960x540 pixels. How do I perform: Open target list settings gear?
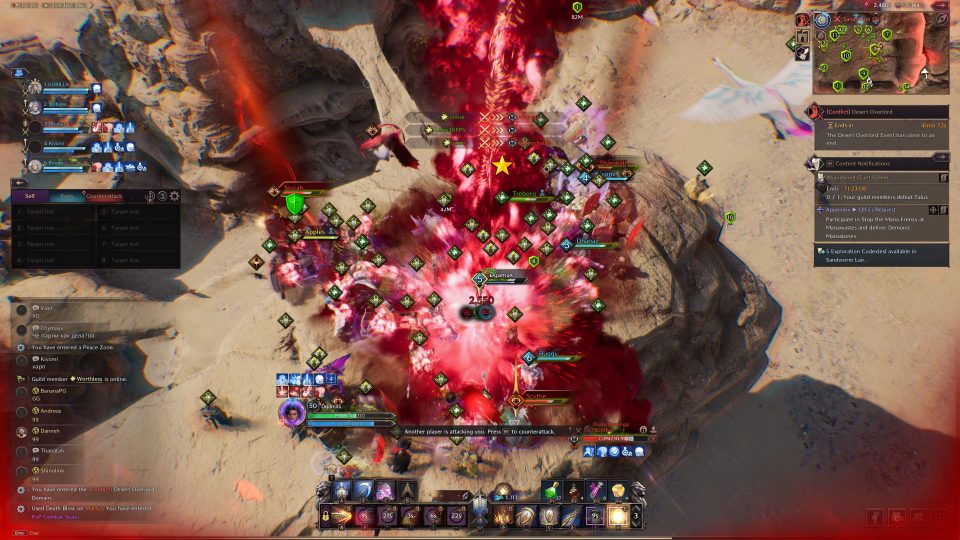tap(174, 196)
